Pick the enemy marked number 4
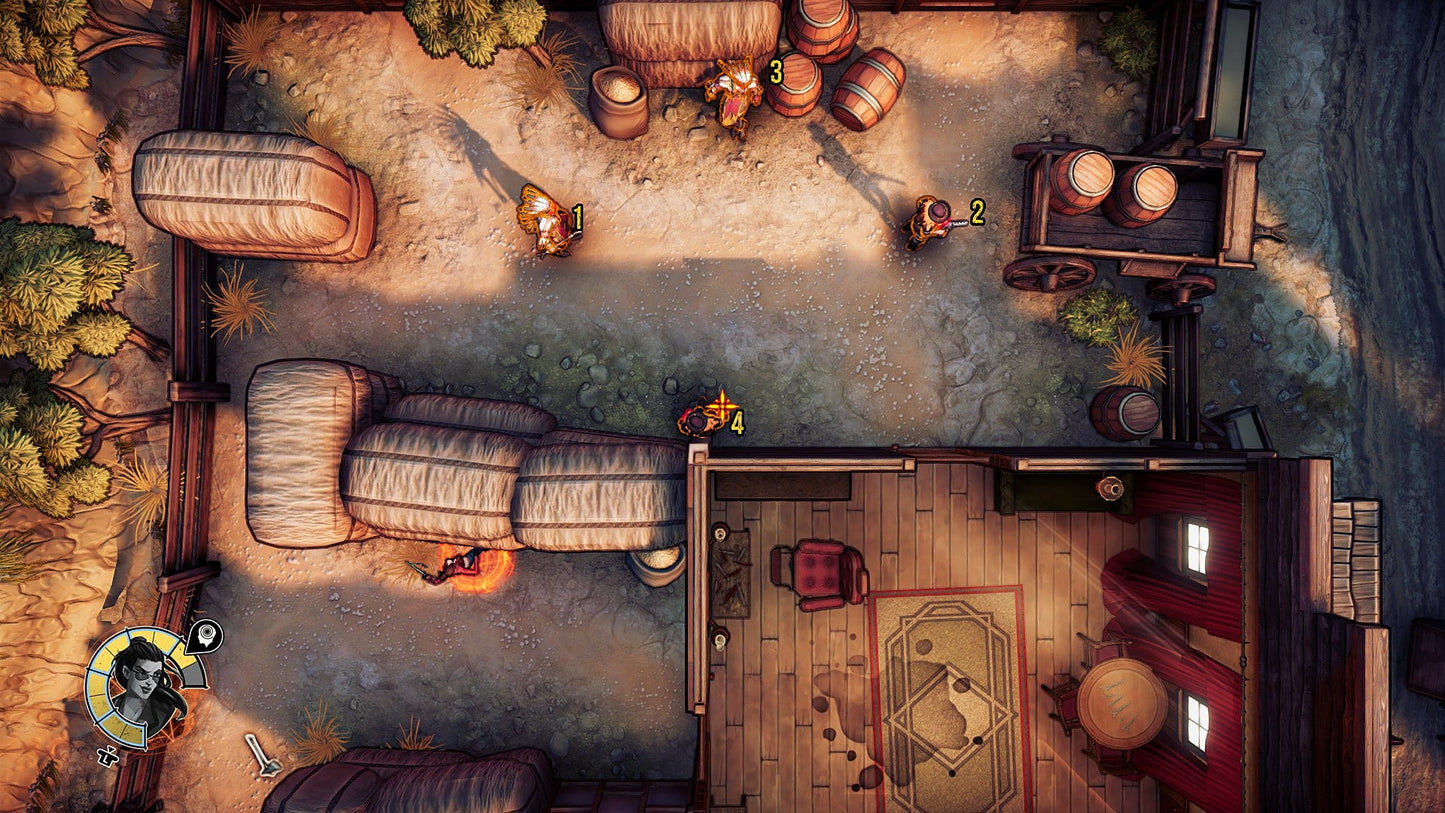This screenshot has height=813, width=1445. tap(700, 418)
